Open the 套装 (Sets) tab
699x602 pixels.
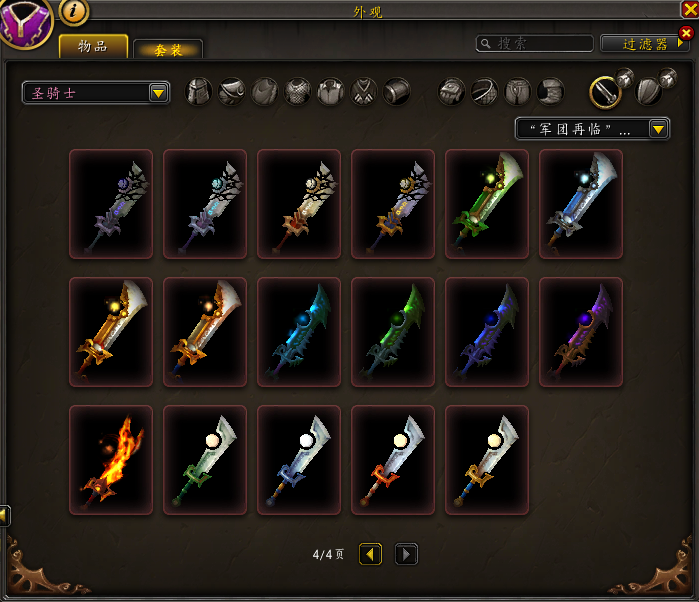[x=168, y=49]
